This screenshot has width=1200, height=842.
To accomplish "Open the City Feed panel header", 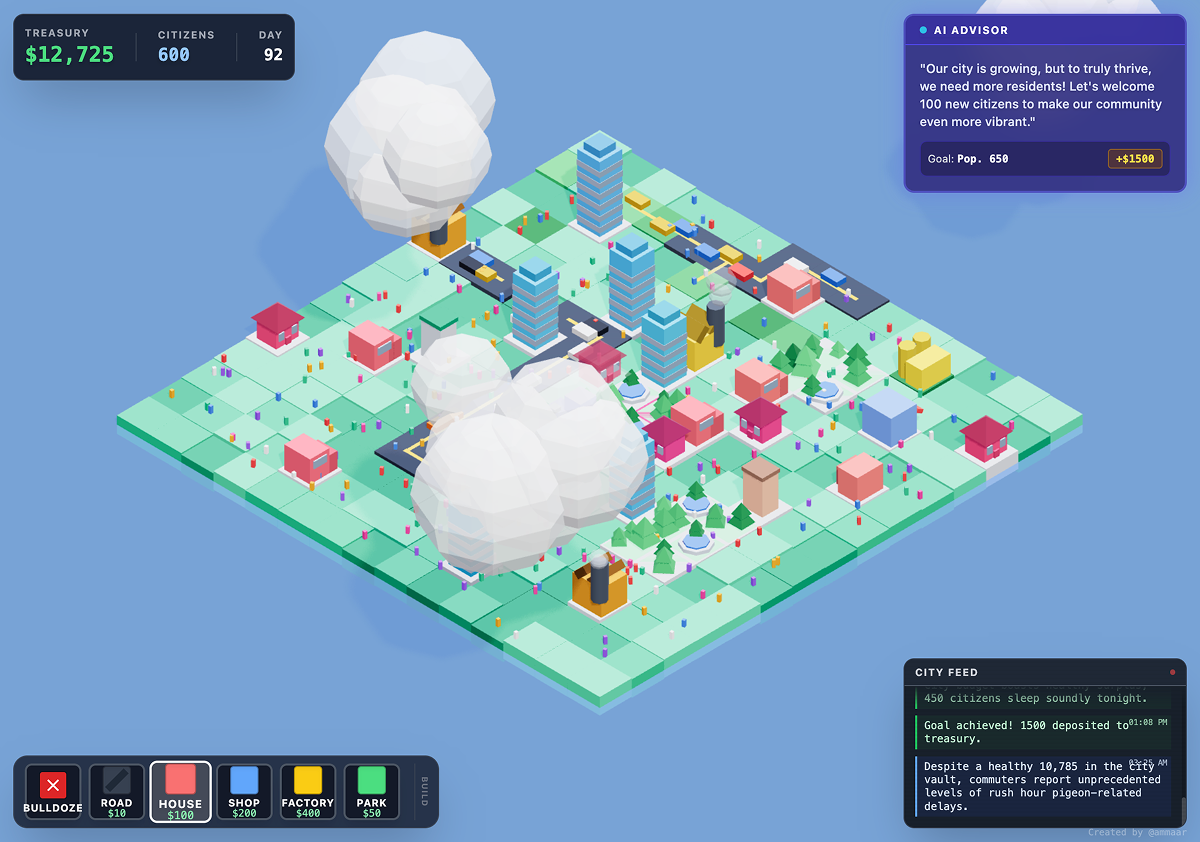I will [1044, 672].
